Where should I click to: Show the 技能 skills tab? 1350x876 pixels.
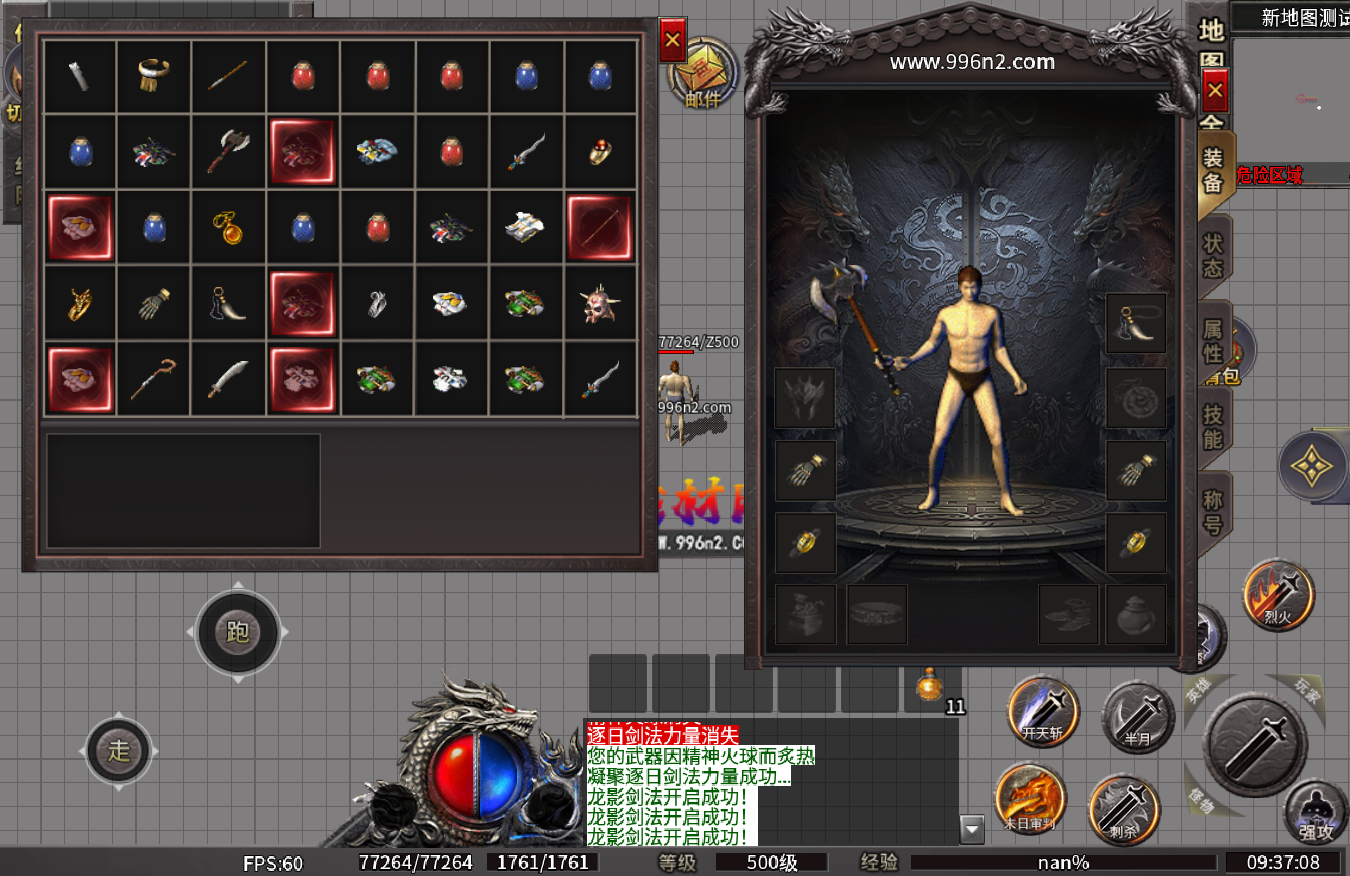click(x=1213, y=427)
